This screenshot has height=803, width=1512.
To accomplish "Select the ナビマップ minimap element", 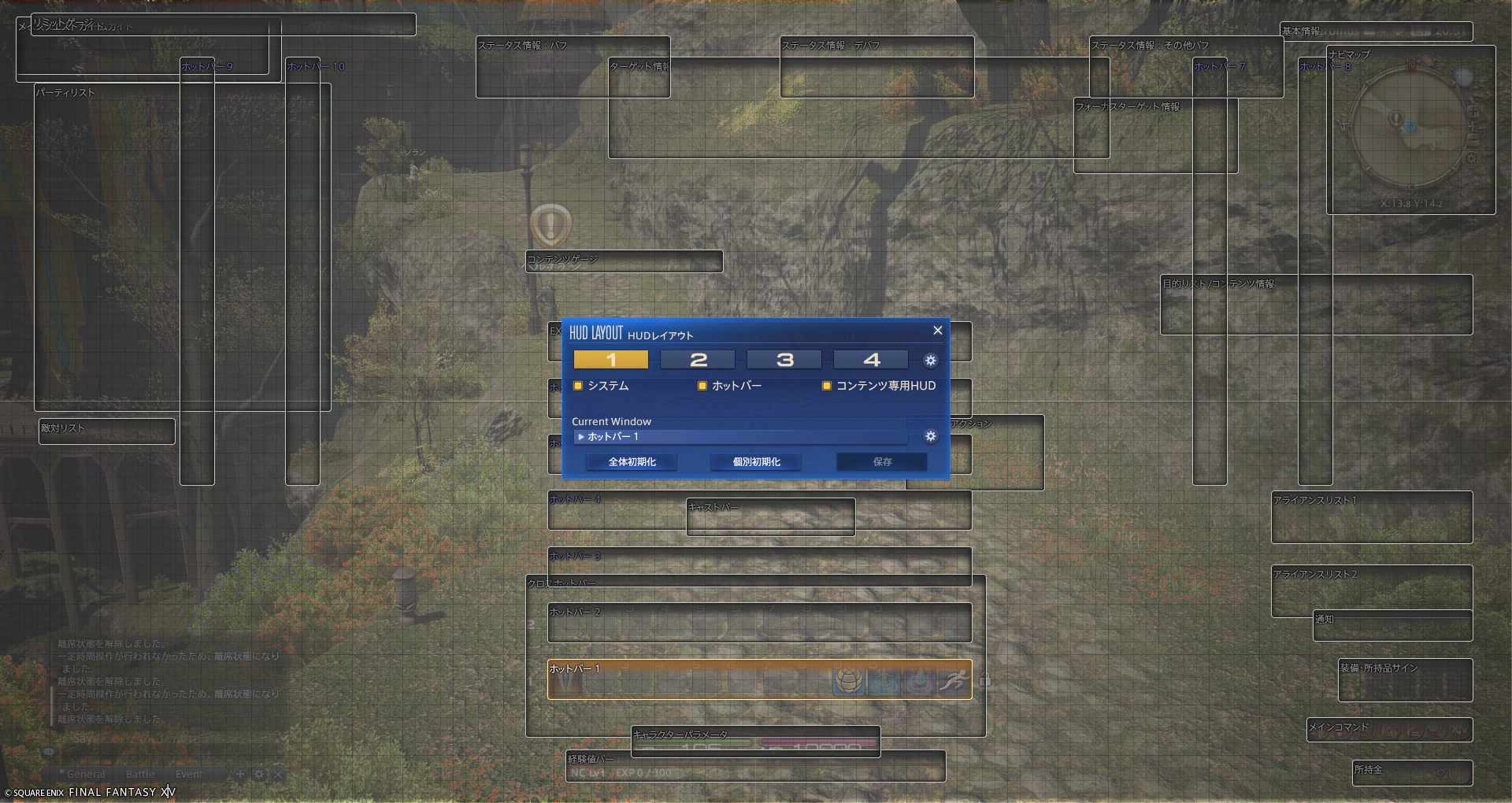I will [1410, 130].
